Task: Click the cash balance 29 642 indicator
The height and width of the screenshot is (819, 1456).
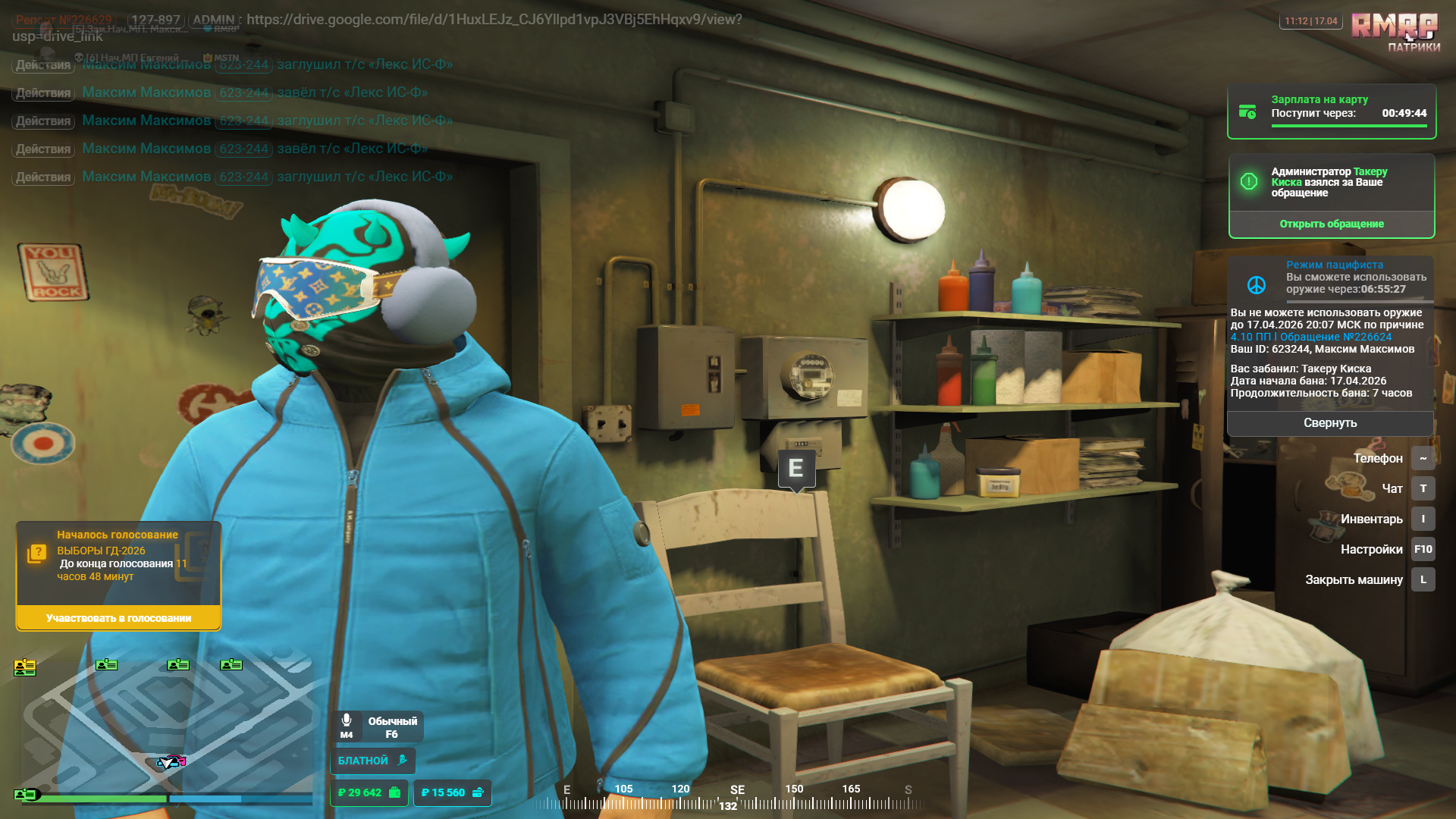Action: (x=369, y=792)
